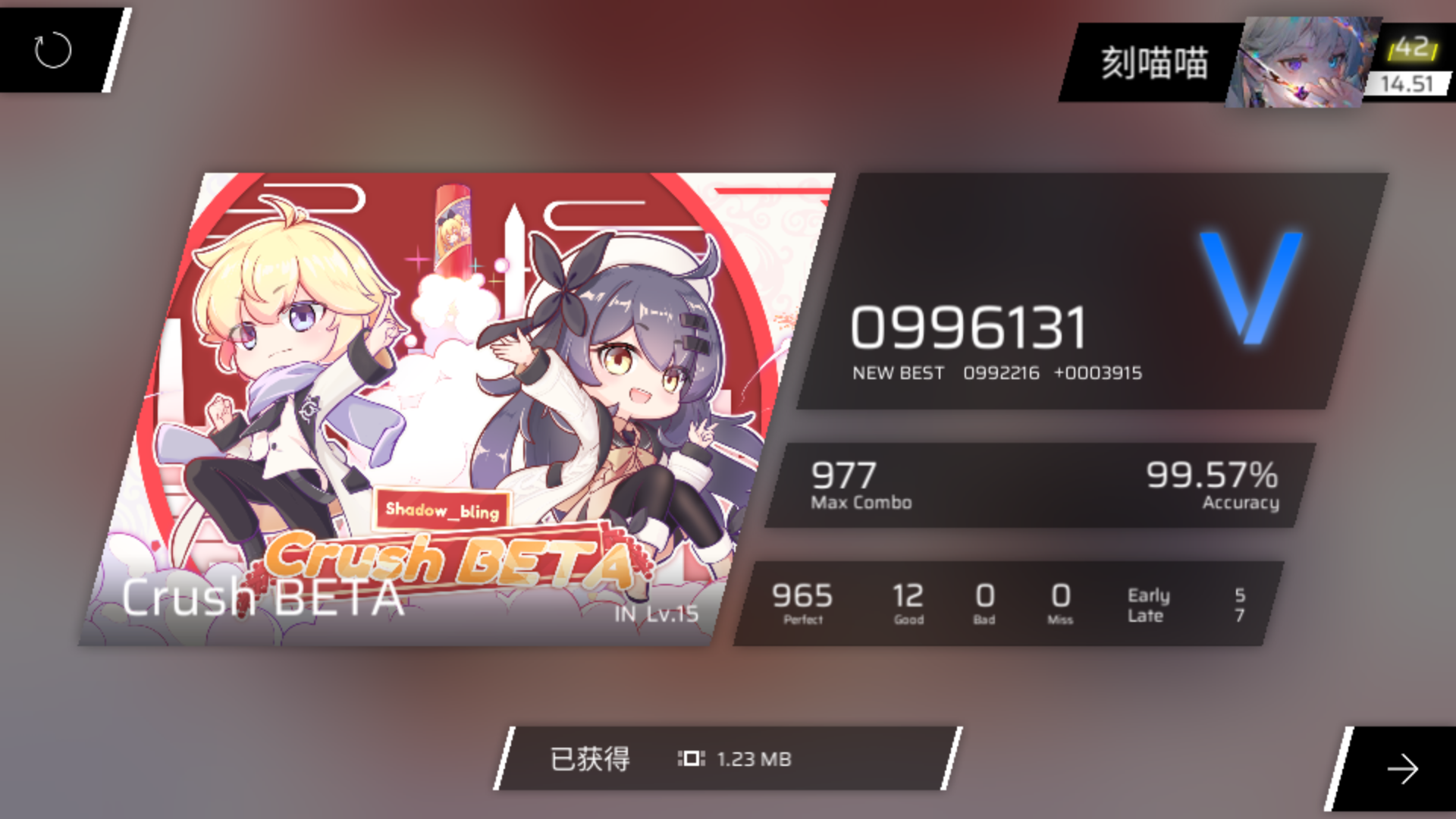Tap the next arrow at bottom right
The width and height of the screenshot is (1456, 819).
coord(1402,770)
